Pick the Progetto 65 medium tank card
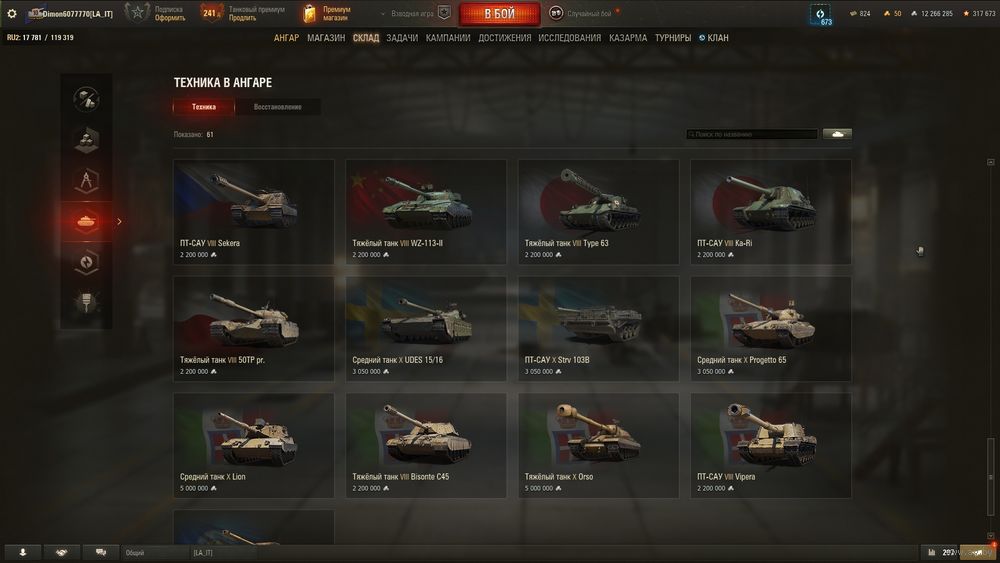Screen dimensions: 1000x563 click(770, 328)
